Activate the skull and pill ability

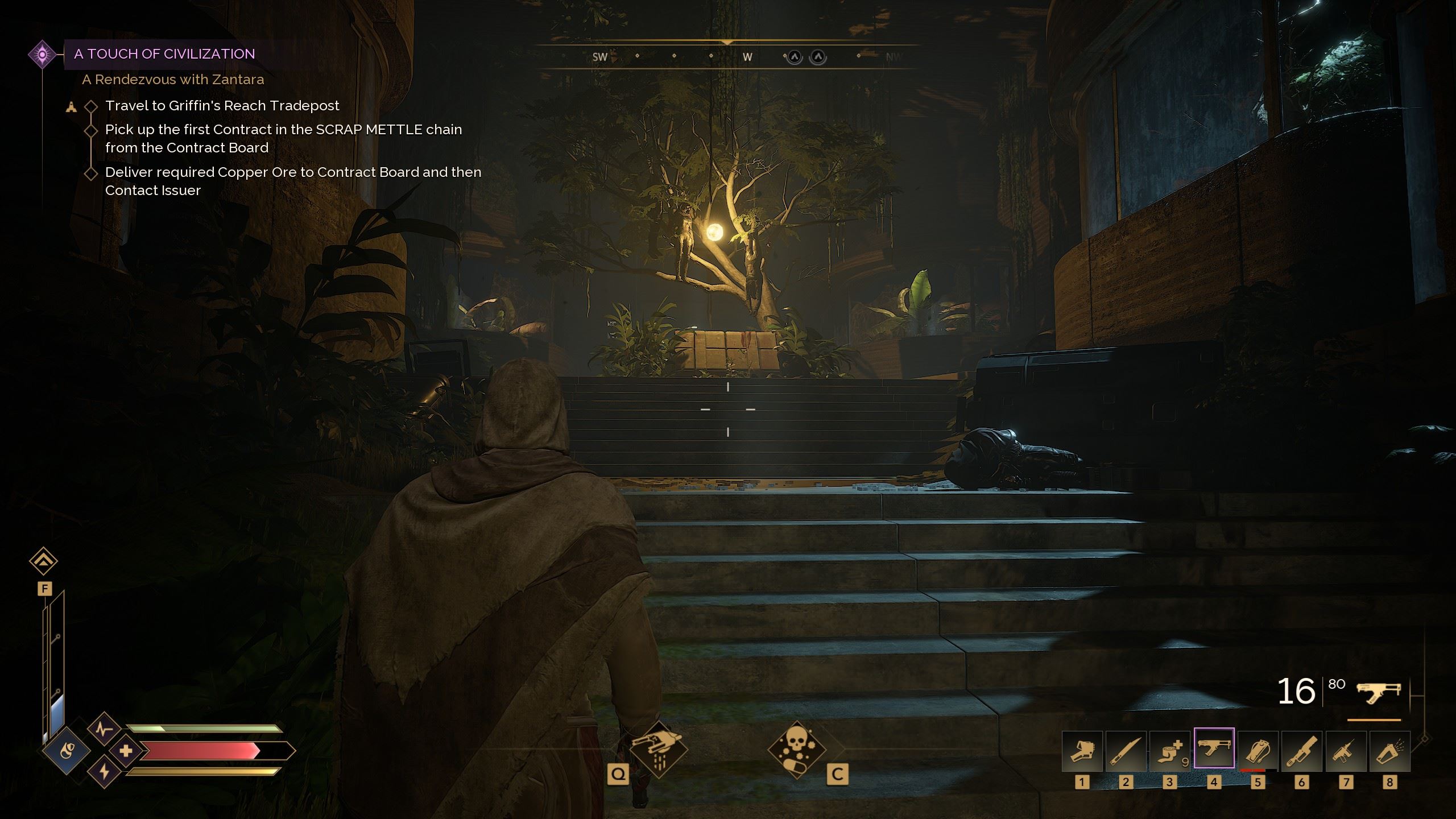796,750
